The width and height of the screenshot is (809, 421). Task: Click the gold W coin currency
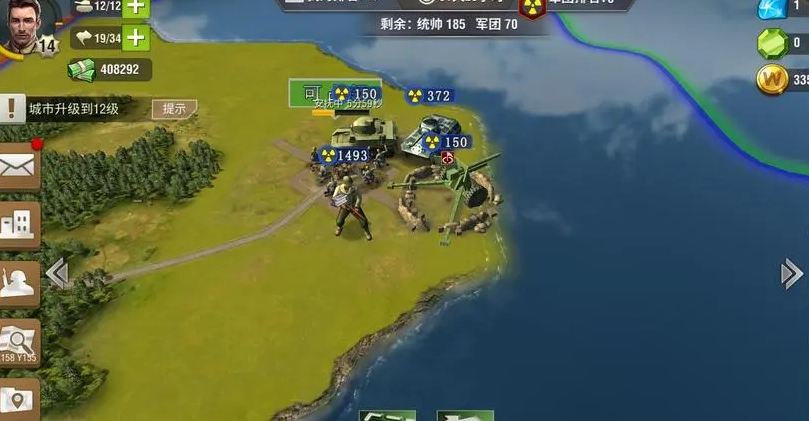(771, 80)
